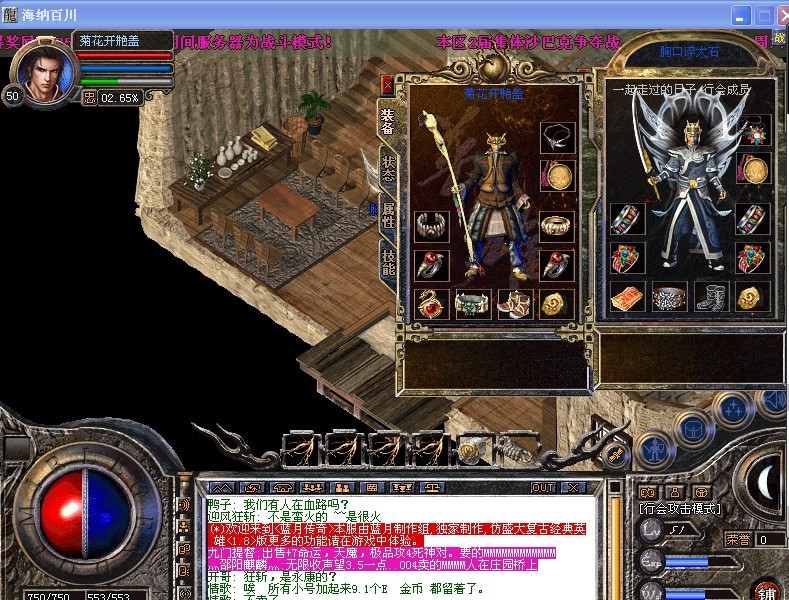The height and width of the screenshot is (600, 789).
Task: Click the golden medal slot in left panel
Action: (x=556, y=177)
